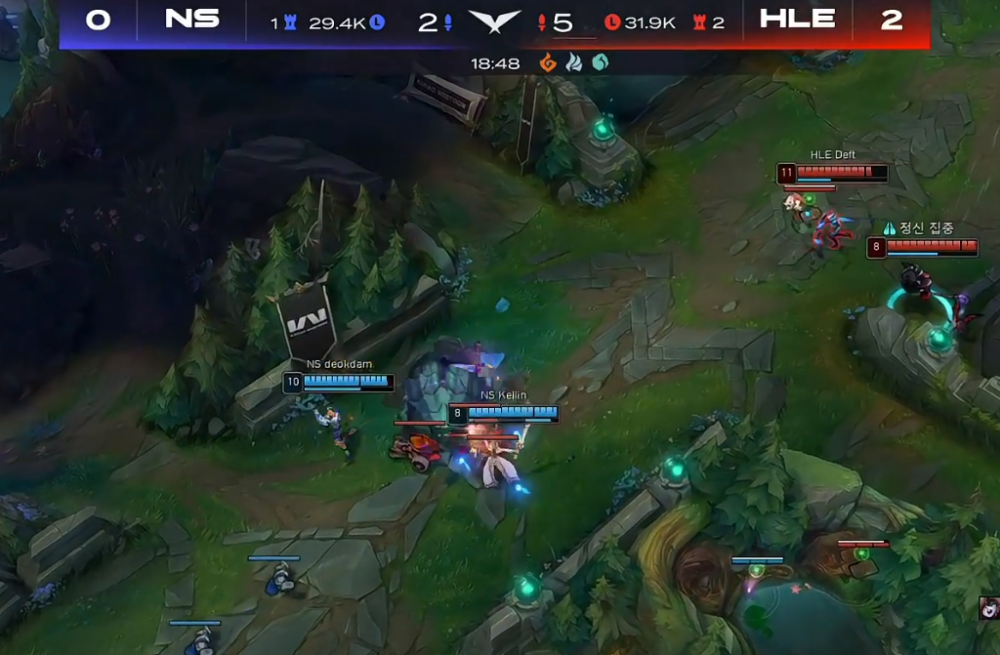Click the orange Infernal dragon icon
This screenshot has width=1000, height=655.
548,63
